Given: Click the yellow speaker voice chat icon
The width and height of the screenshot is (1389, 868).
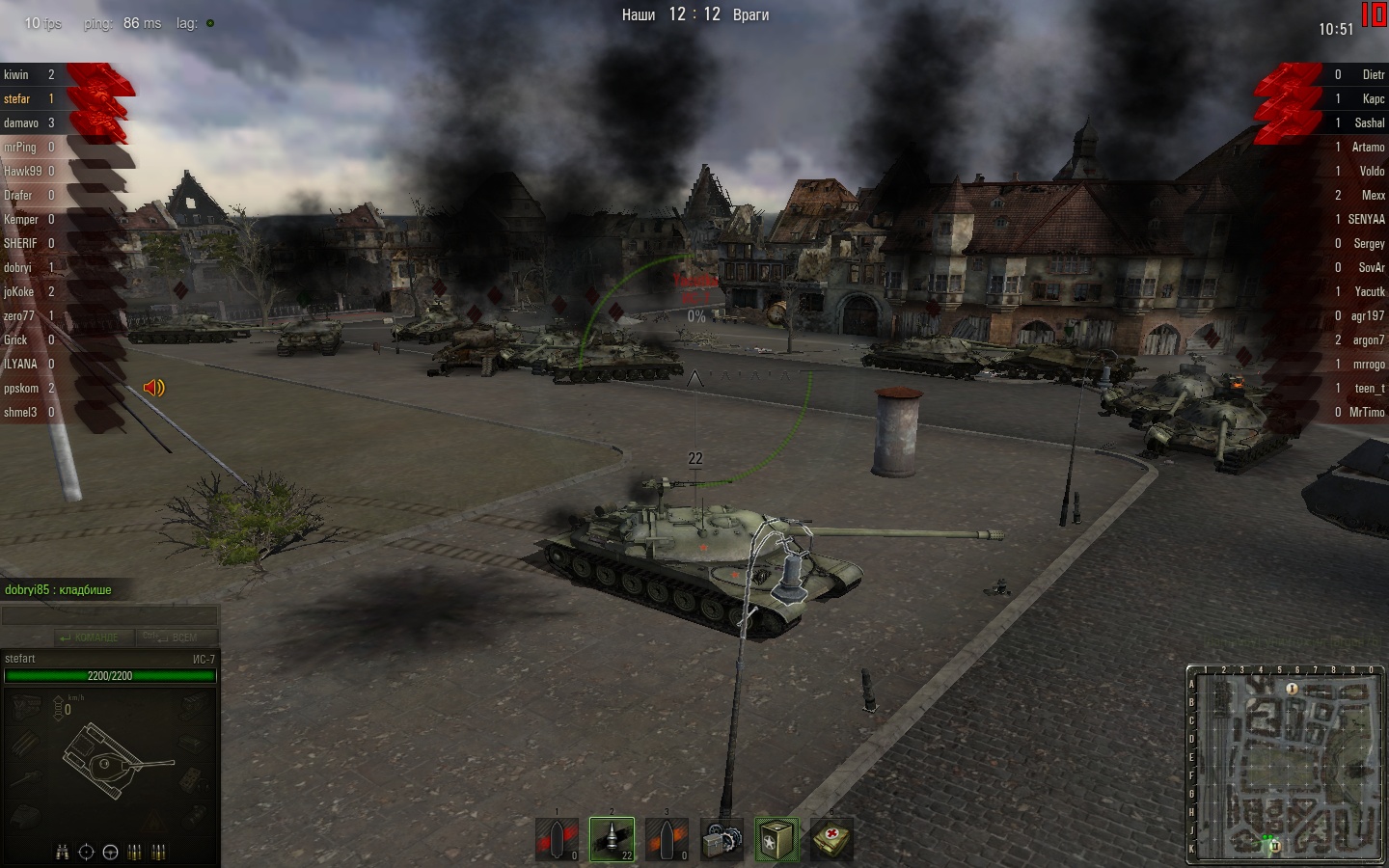Looking at the screenshot, I should point(154,388).
